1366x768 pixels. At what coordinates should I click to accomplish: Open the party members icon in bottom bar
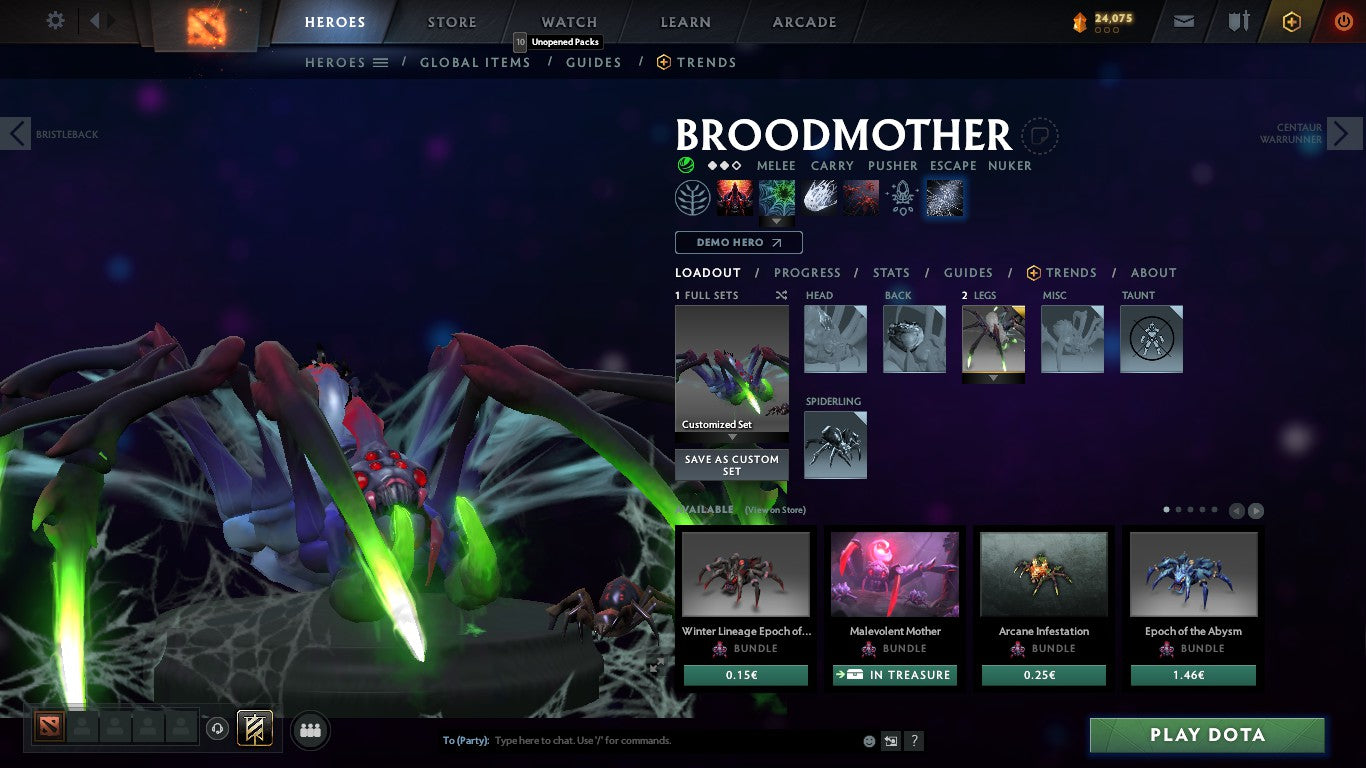pyautogui.click(x=310, y=730)
